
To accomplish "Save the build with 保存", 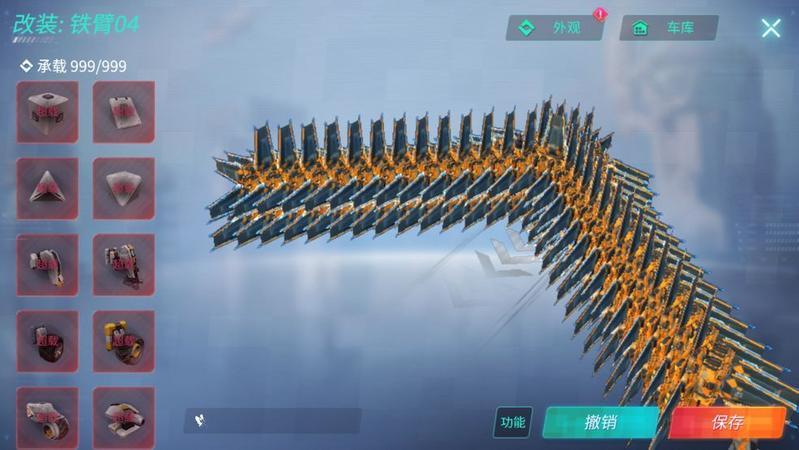I will coord(728,422).
